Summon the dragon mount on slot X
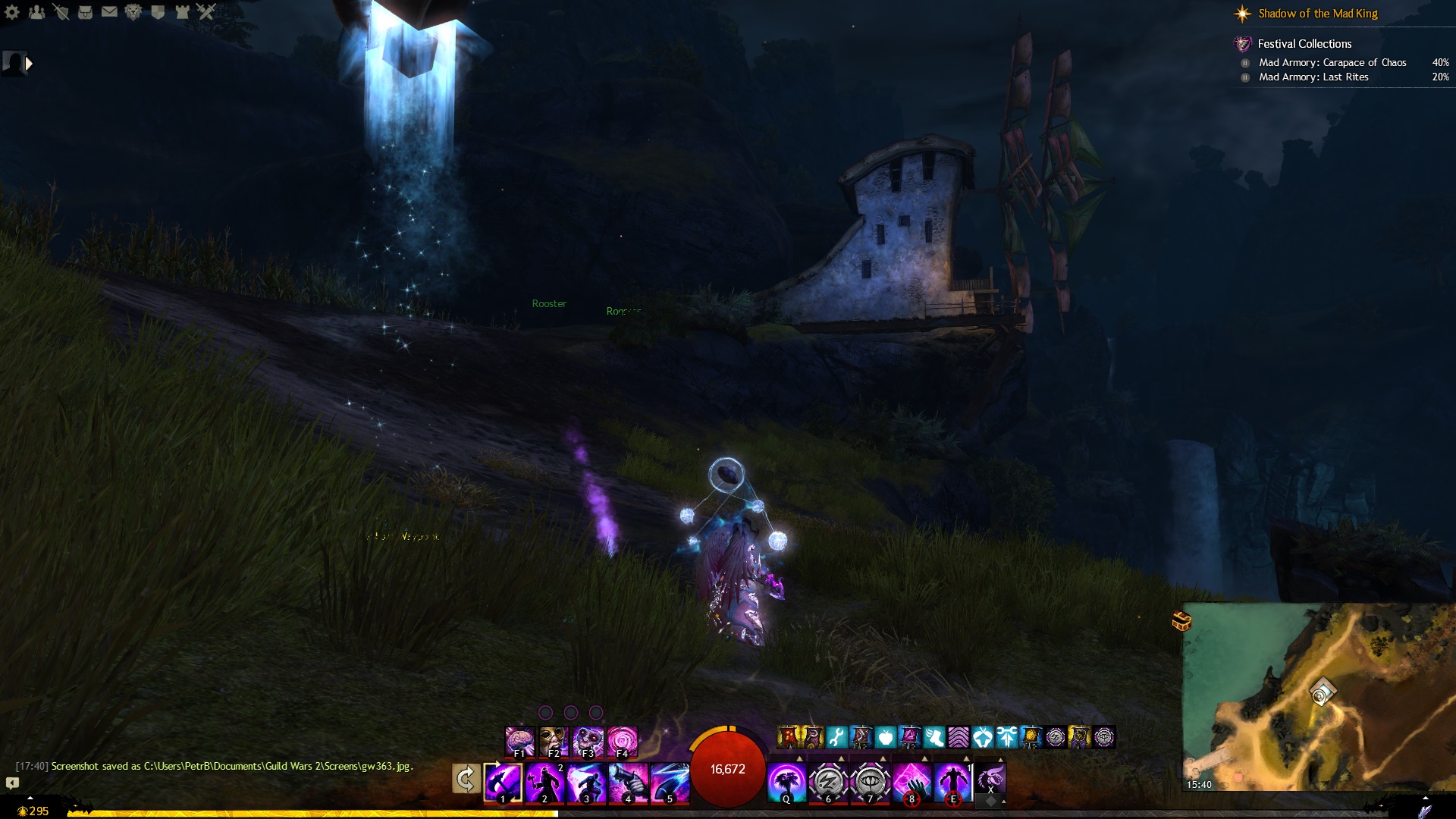This screenshot has height=819, width=1456. [x=990, y=779]
